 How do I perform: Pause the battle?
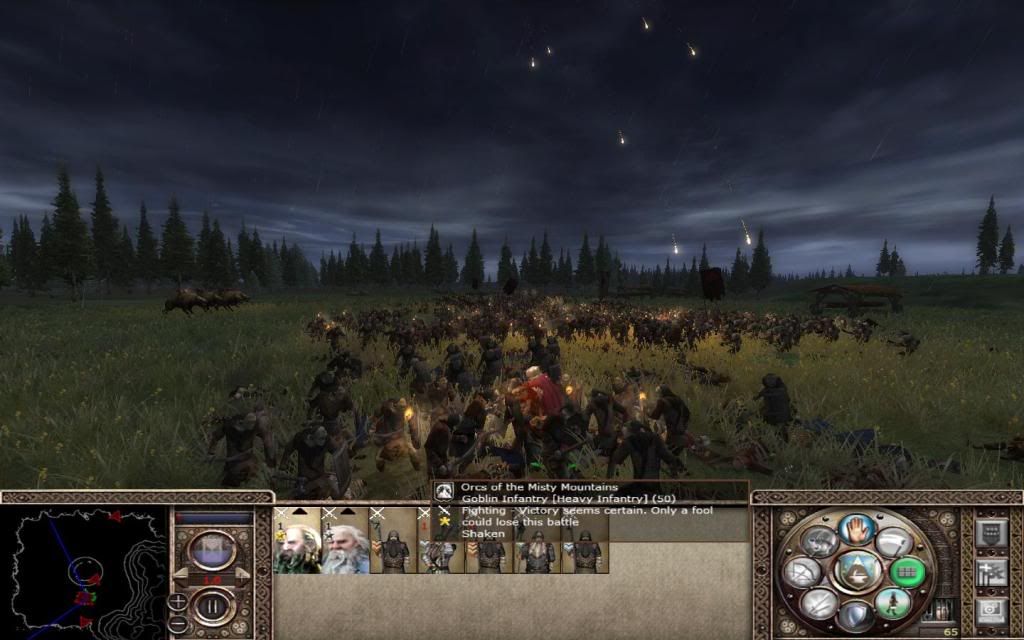[x=212, y=604]
